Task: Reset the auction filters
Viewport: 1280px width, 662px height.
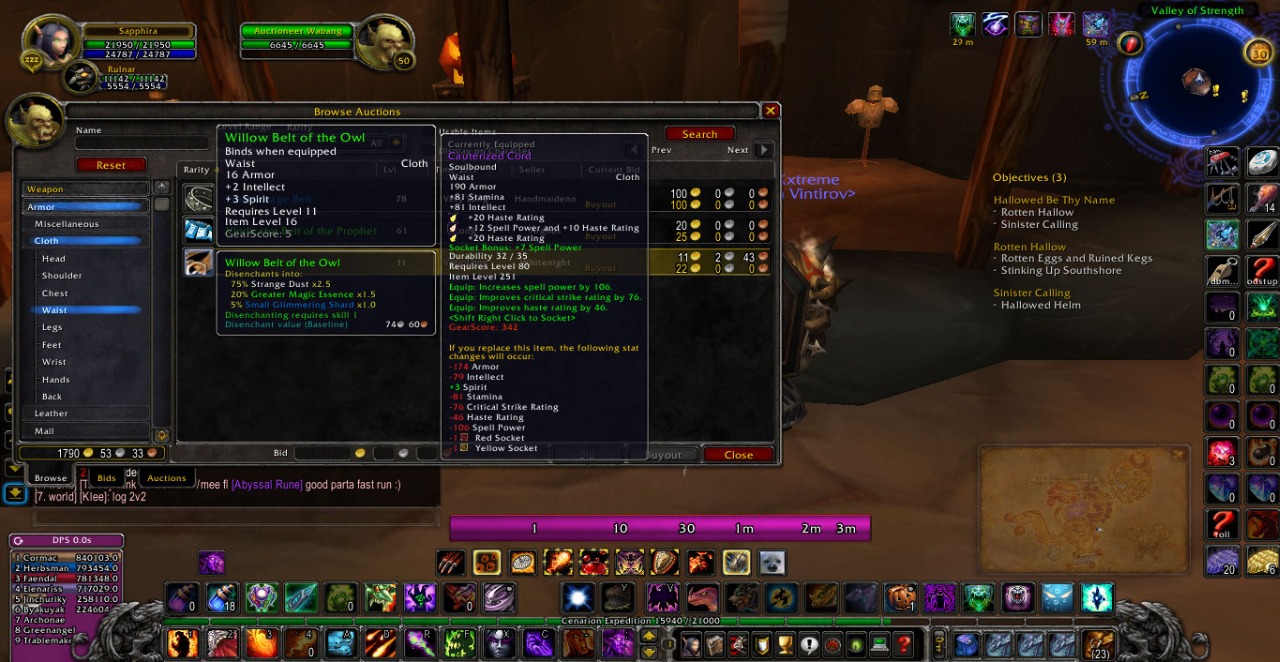Action: (111, 165)
